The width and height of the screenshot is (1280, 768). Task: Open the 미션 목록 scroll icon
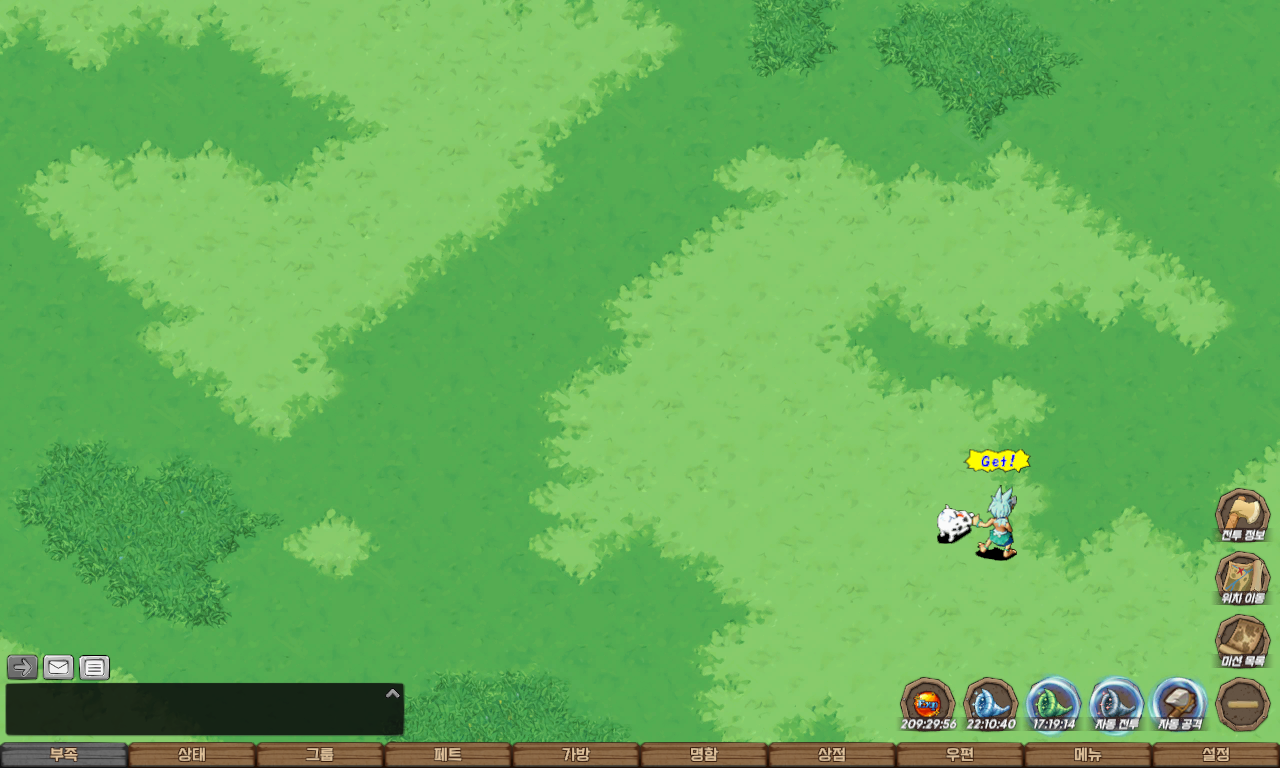point(1242,641)
